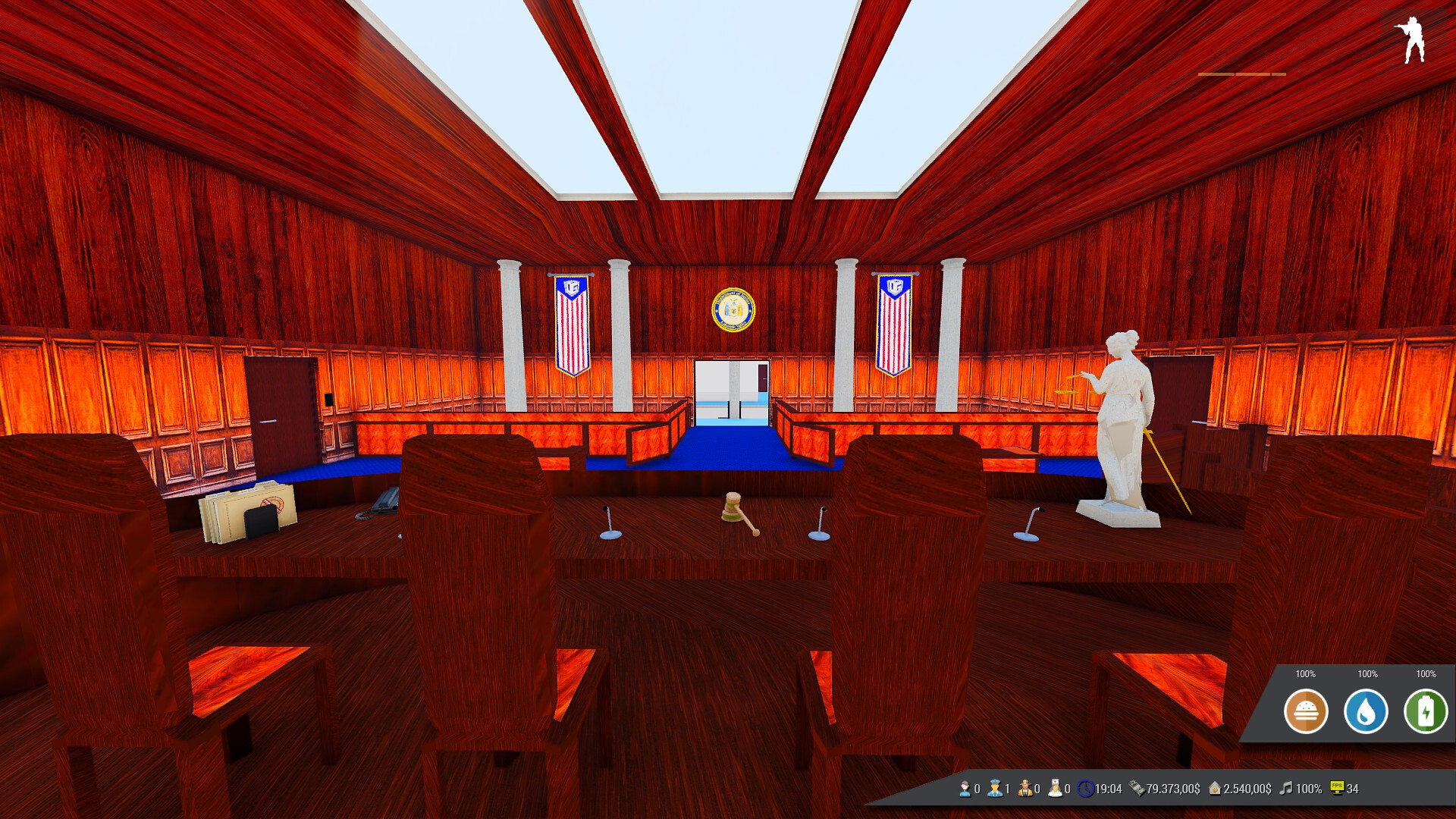Click the house bank balance icon
The width and height of the screenshot is (1456, 819).
1215,789
